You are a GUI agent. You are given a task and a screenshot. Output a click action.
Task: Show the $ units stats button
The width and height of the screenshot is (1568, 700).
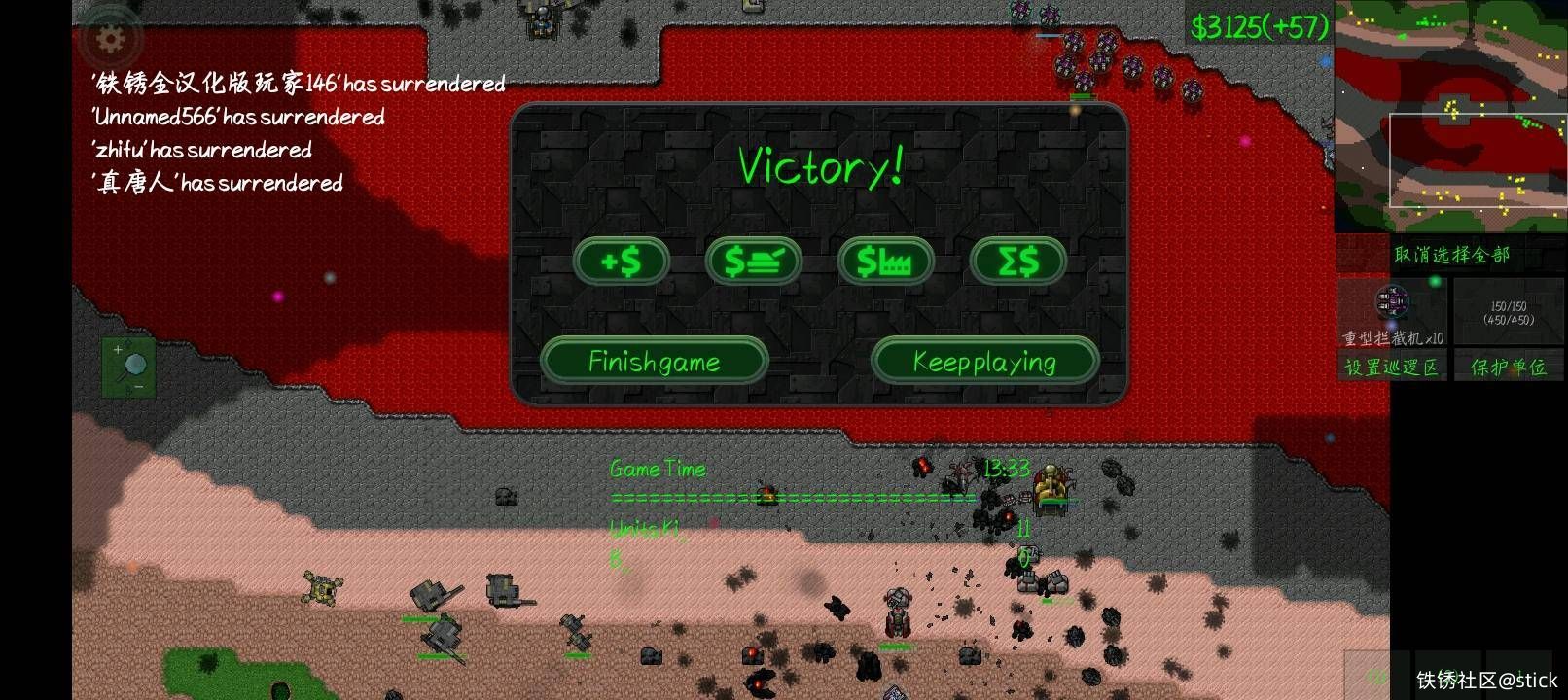tap(753, 262)
